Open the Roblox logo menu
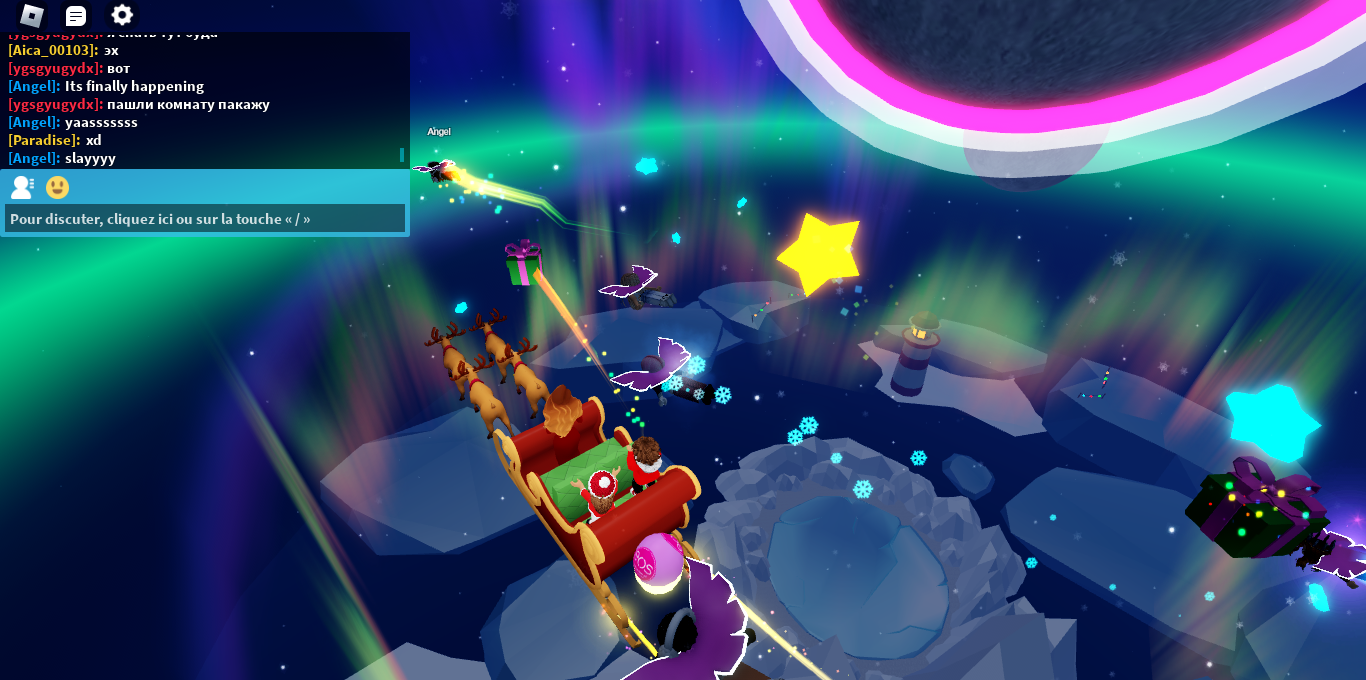The image size is (1366, 680). 32,15
